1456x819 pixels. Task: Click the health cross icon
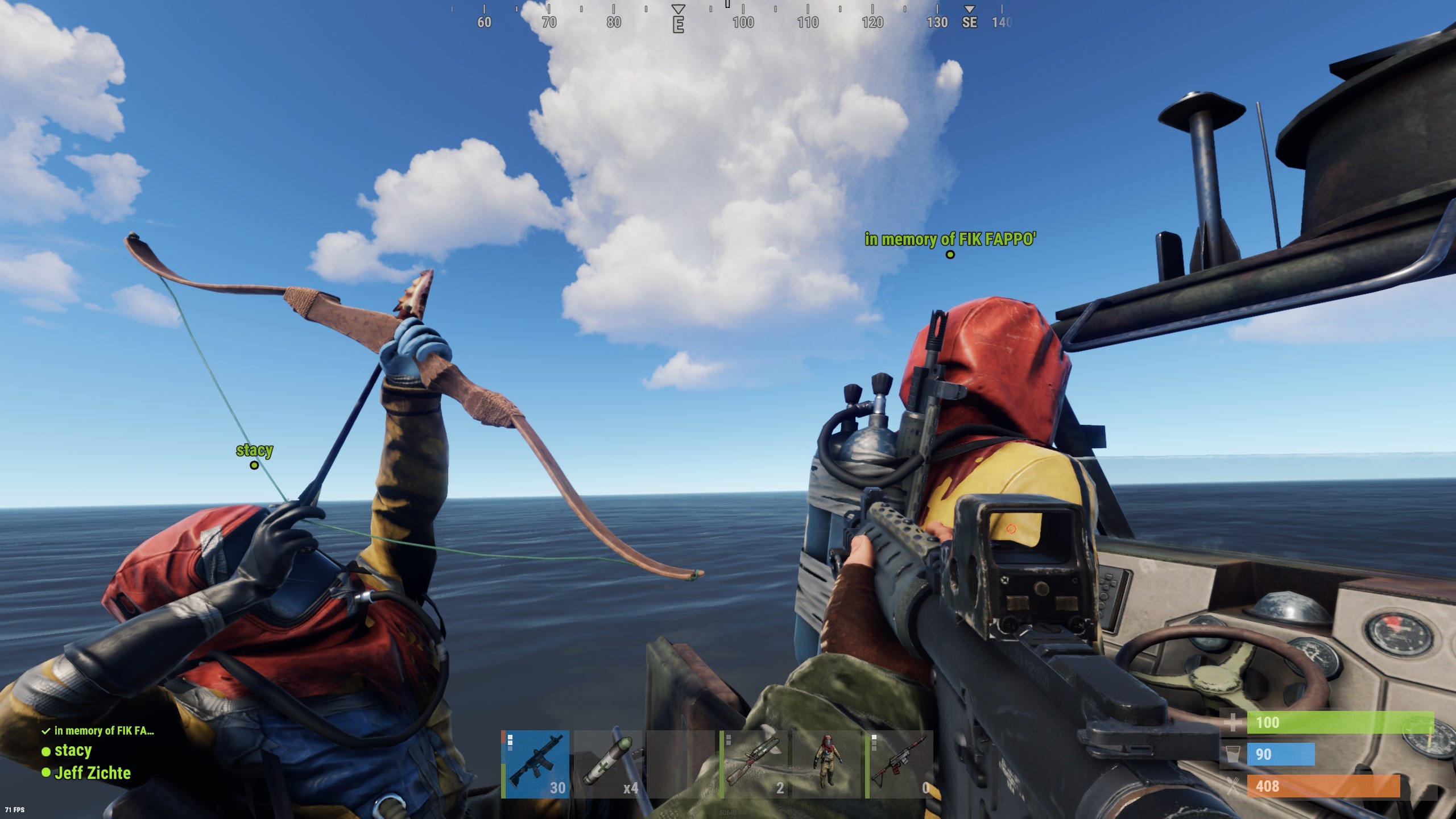pyautogui.click(x=1234, y=722)
